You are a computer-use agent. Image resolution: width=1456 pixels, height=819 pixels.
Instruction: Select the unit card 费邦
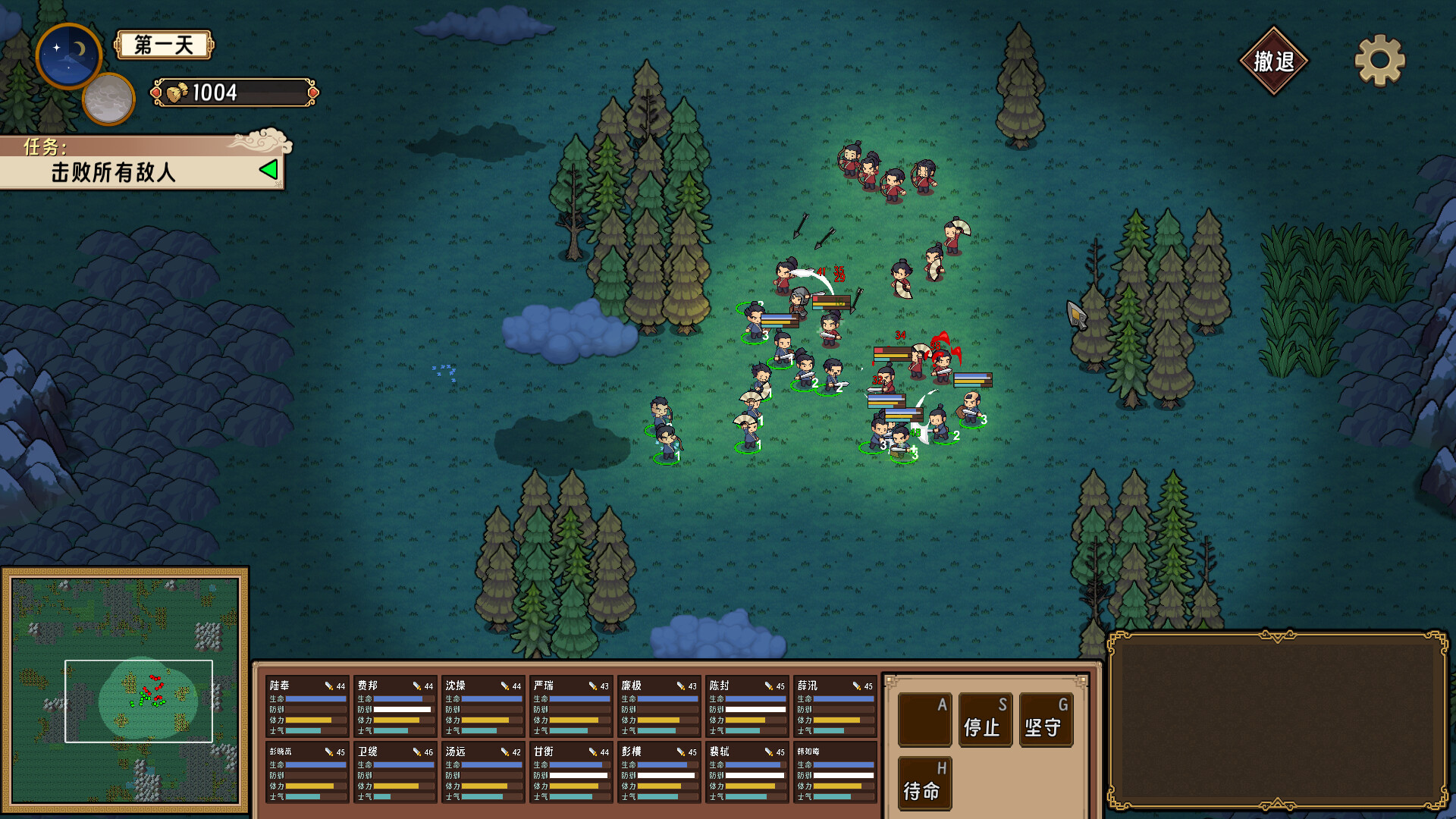(x=395, y=707)
